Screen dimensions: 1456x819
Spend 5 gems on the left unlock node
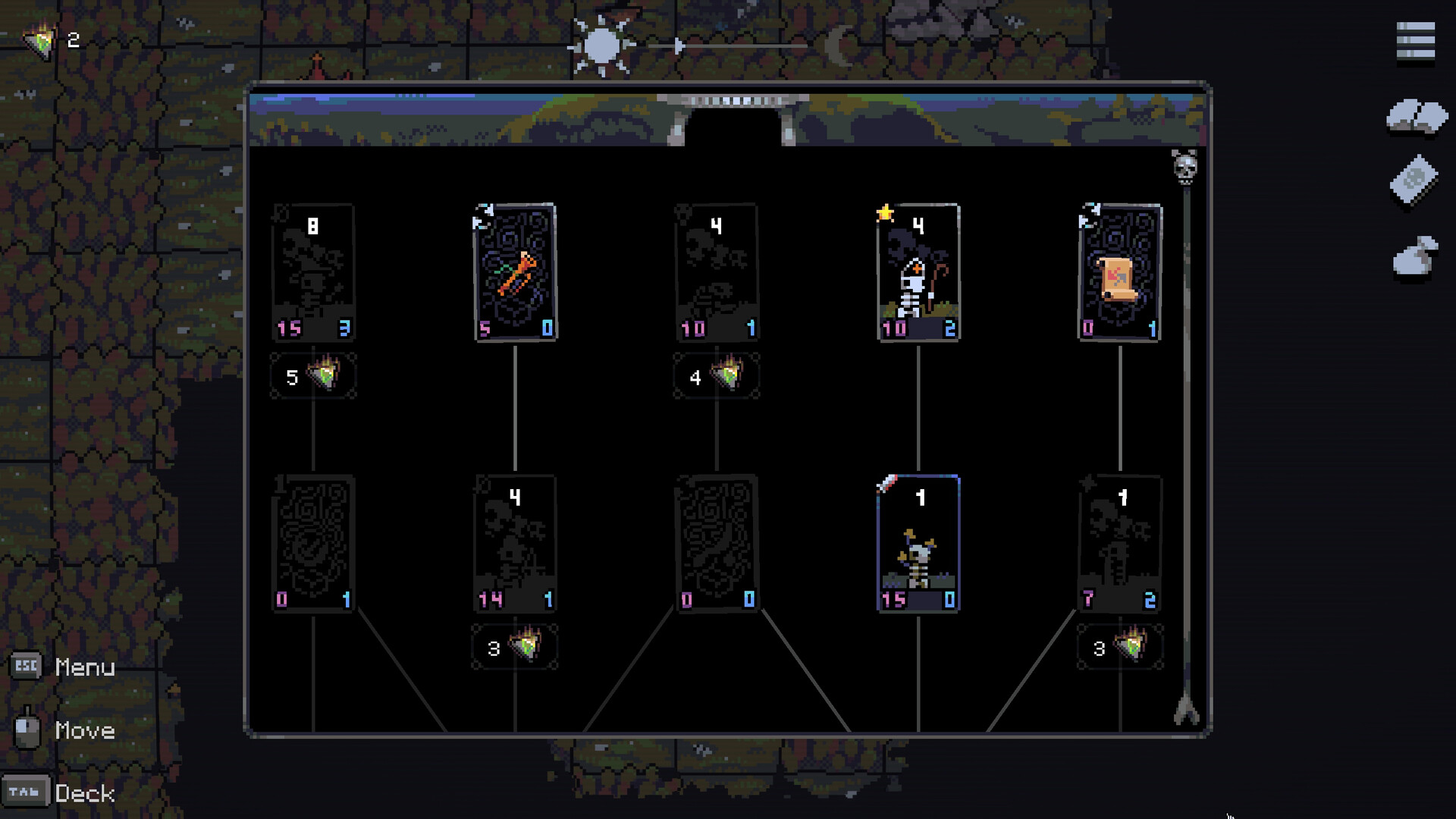313,375
